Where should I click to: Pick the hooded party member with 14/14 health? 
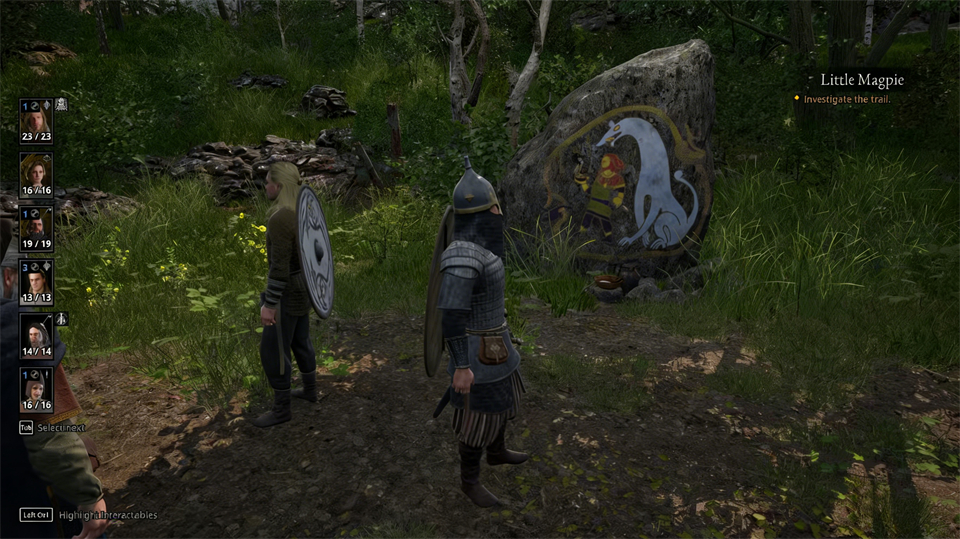coord(36,336)
